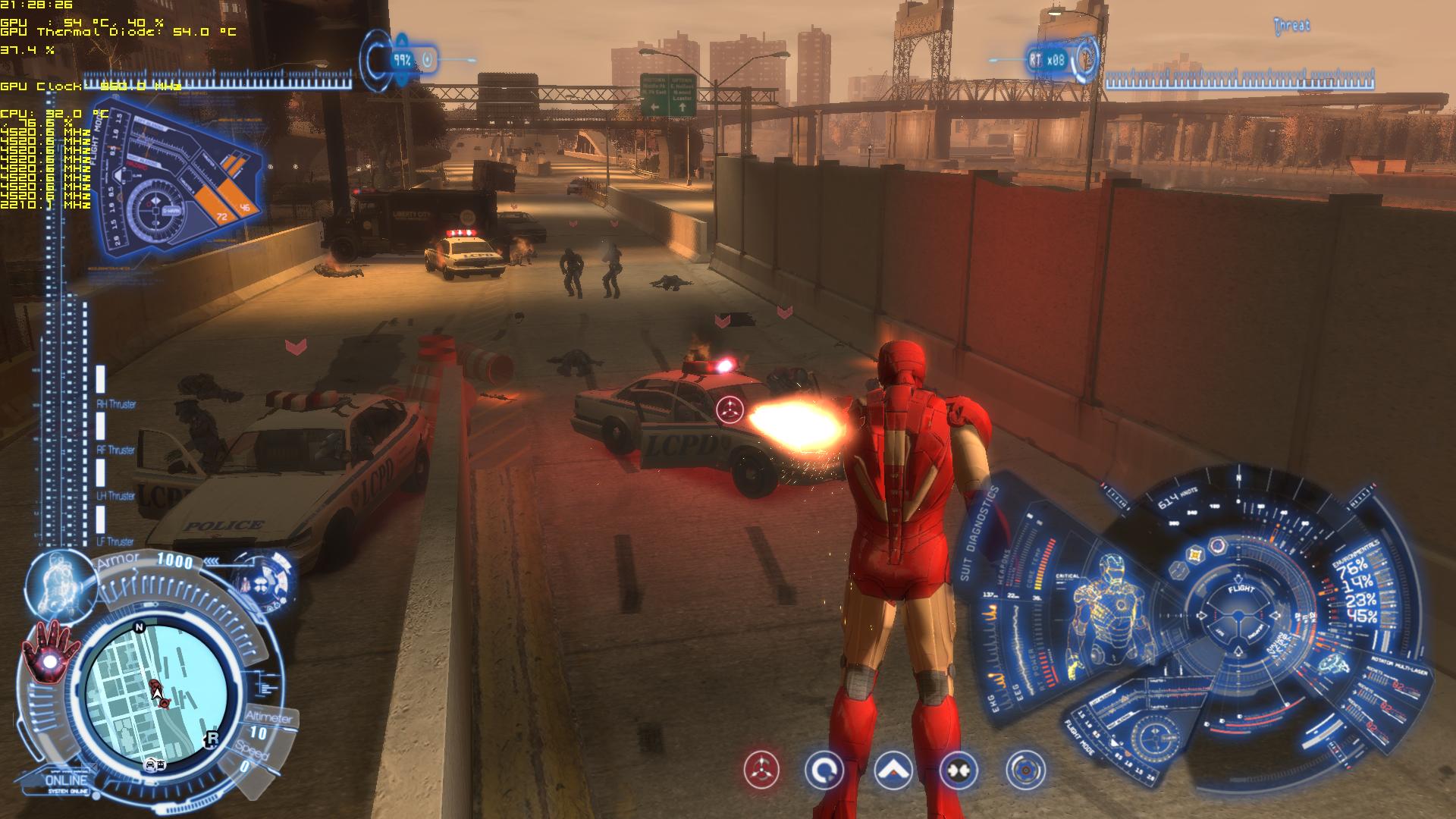Click the ONLINE system status panel
Image resolution: width=1456 pixels, height=819 pixels.
click(67, 782)
